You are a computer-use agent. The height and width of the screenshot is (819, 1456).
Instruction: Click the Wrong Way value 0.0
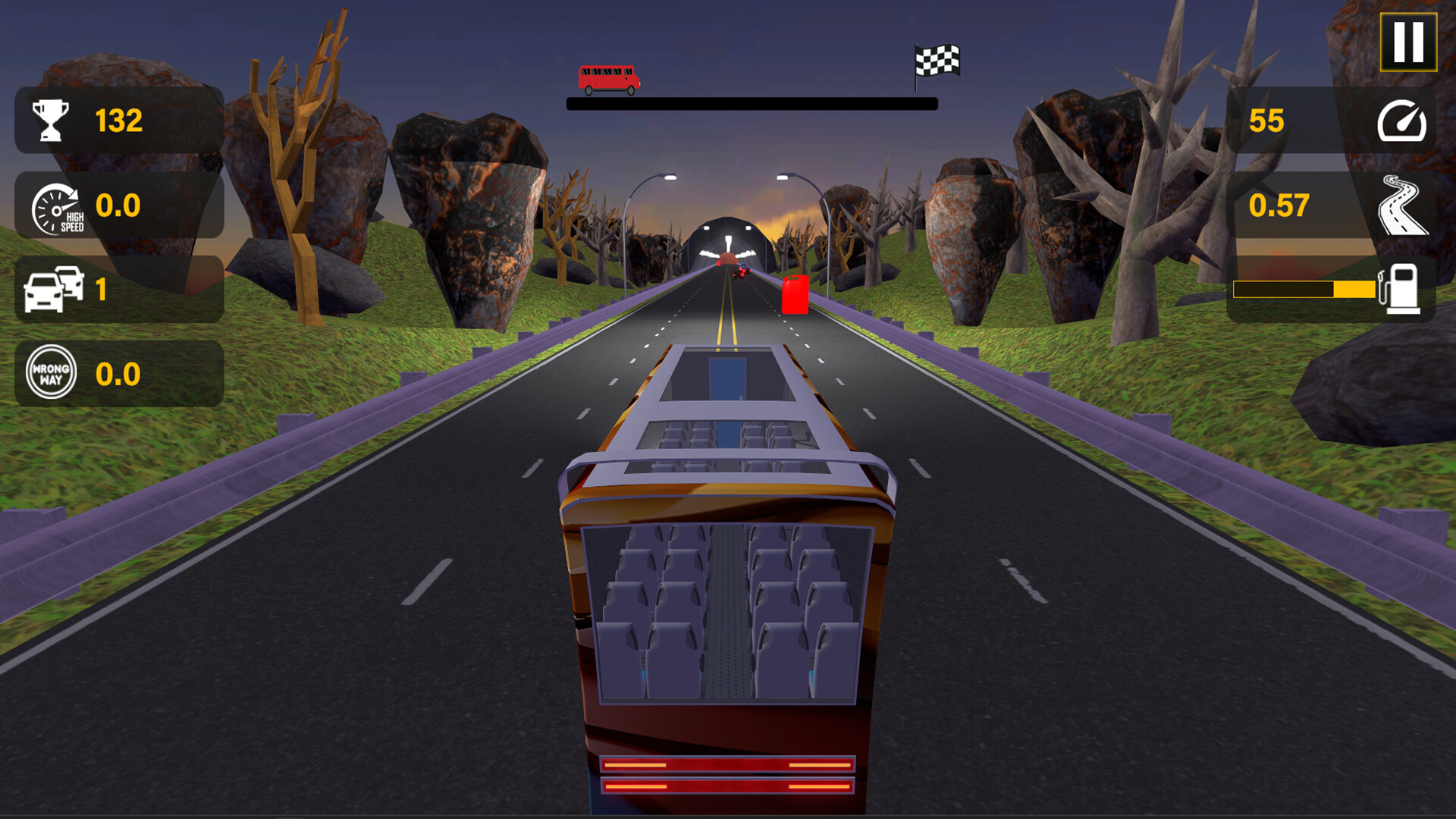tap(116, 374)
